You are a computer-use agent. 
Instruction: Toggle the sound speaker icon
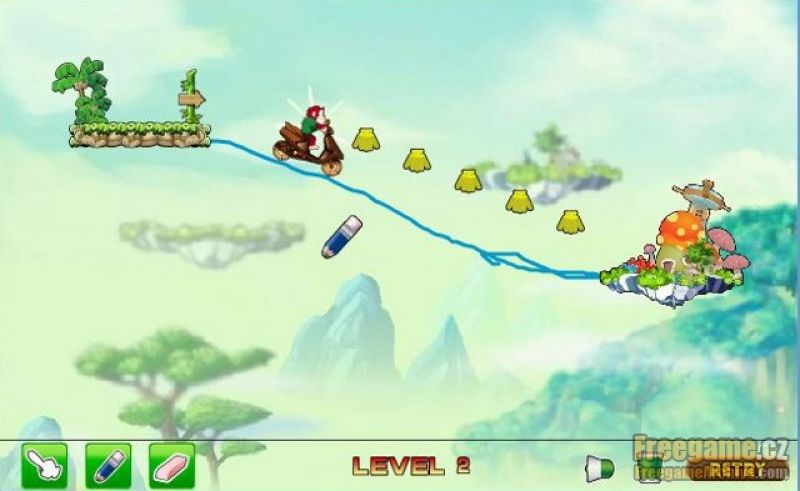[x=599, y=467]
